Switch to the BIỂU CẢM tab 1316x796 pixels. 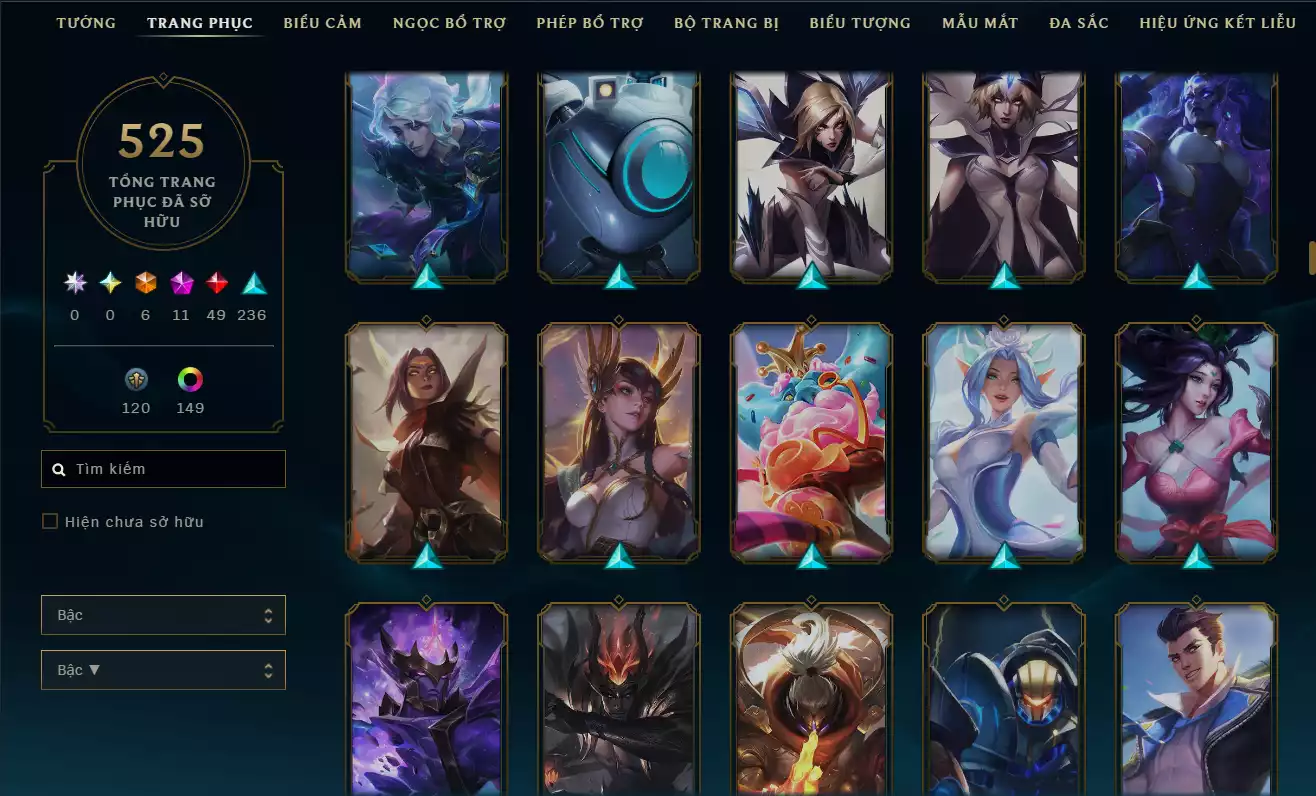[x=322, y=22]
